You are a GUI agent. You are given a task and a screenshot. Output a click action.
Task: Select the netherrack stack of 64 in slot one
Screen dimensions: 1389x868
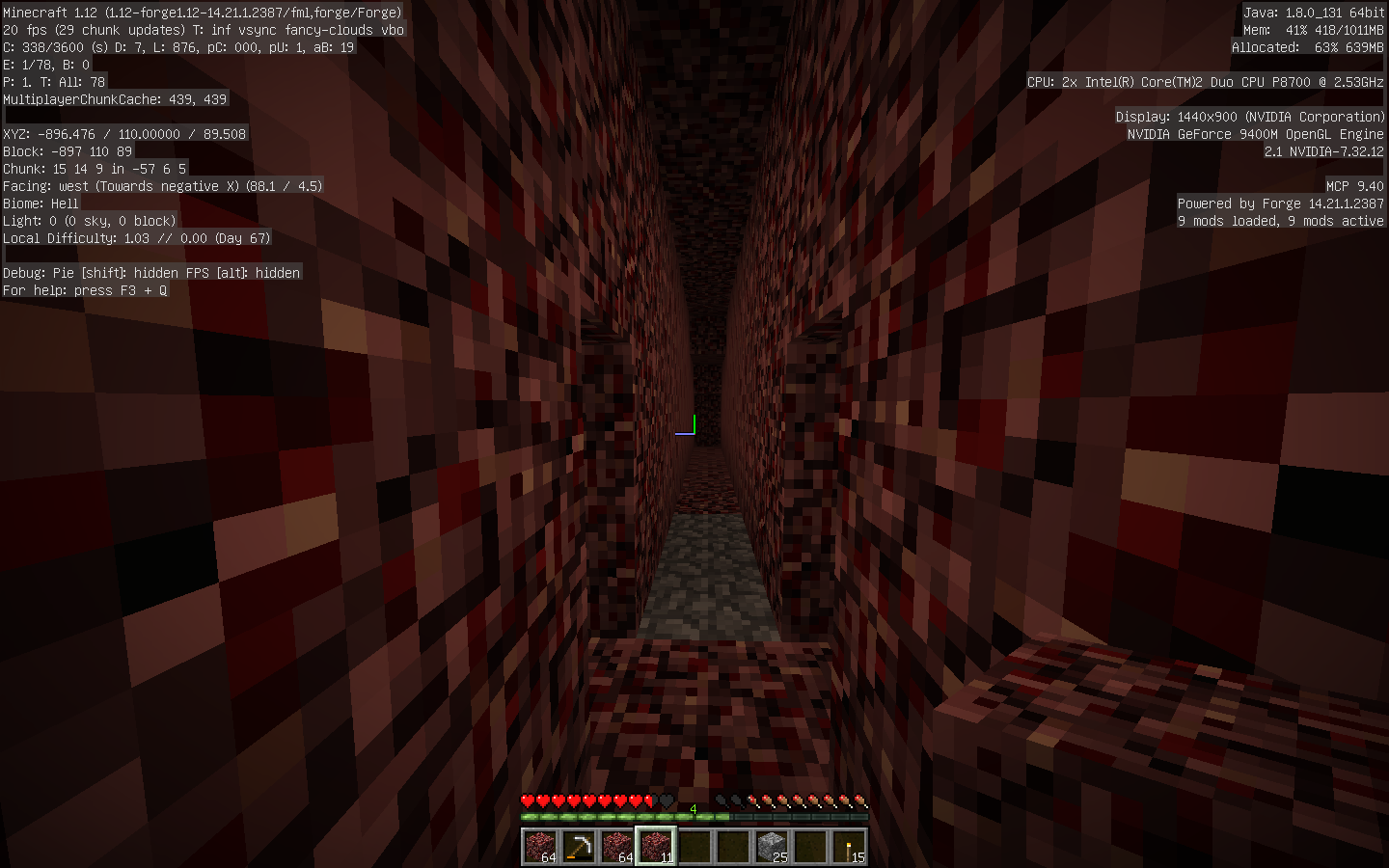tap(542, 846)
